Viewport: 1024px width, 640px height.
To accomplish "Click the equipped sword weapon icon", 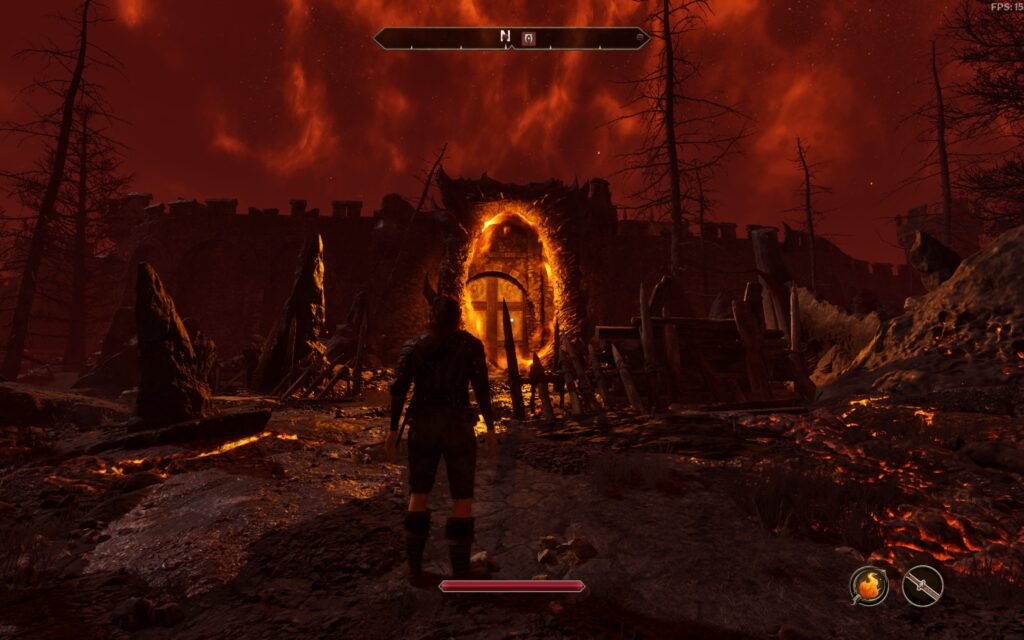I will (922, 586).
